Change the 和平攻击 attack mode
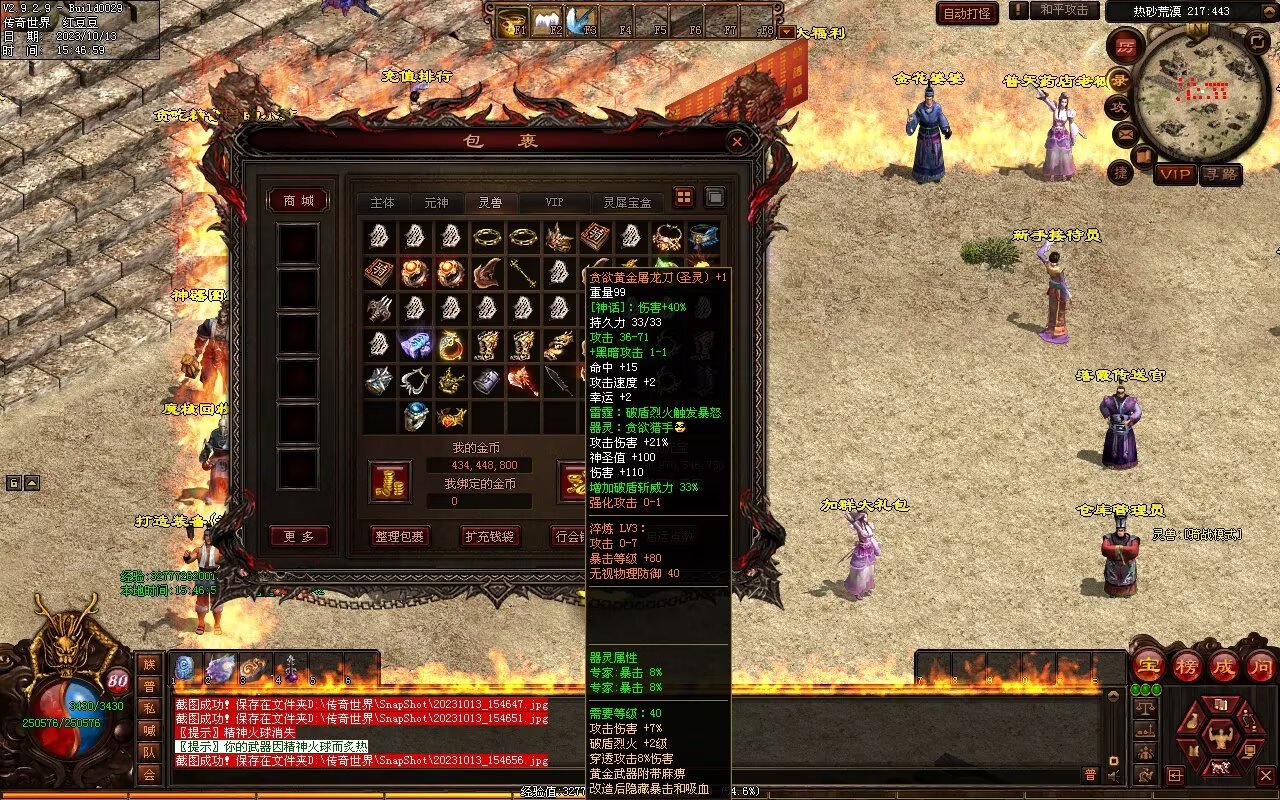The height and width of the screenshot is (800, 1280). 1063,10
